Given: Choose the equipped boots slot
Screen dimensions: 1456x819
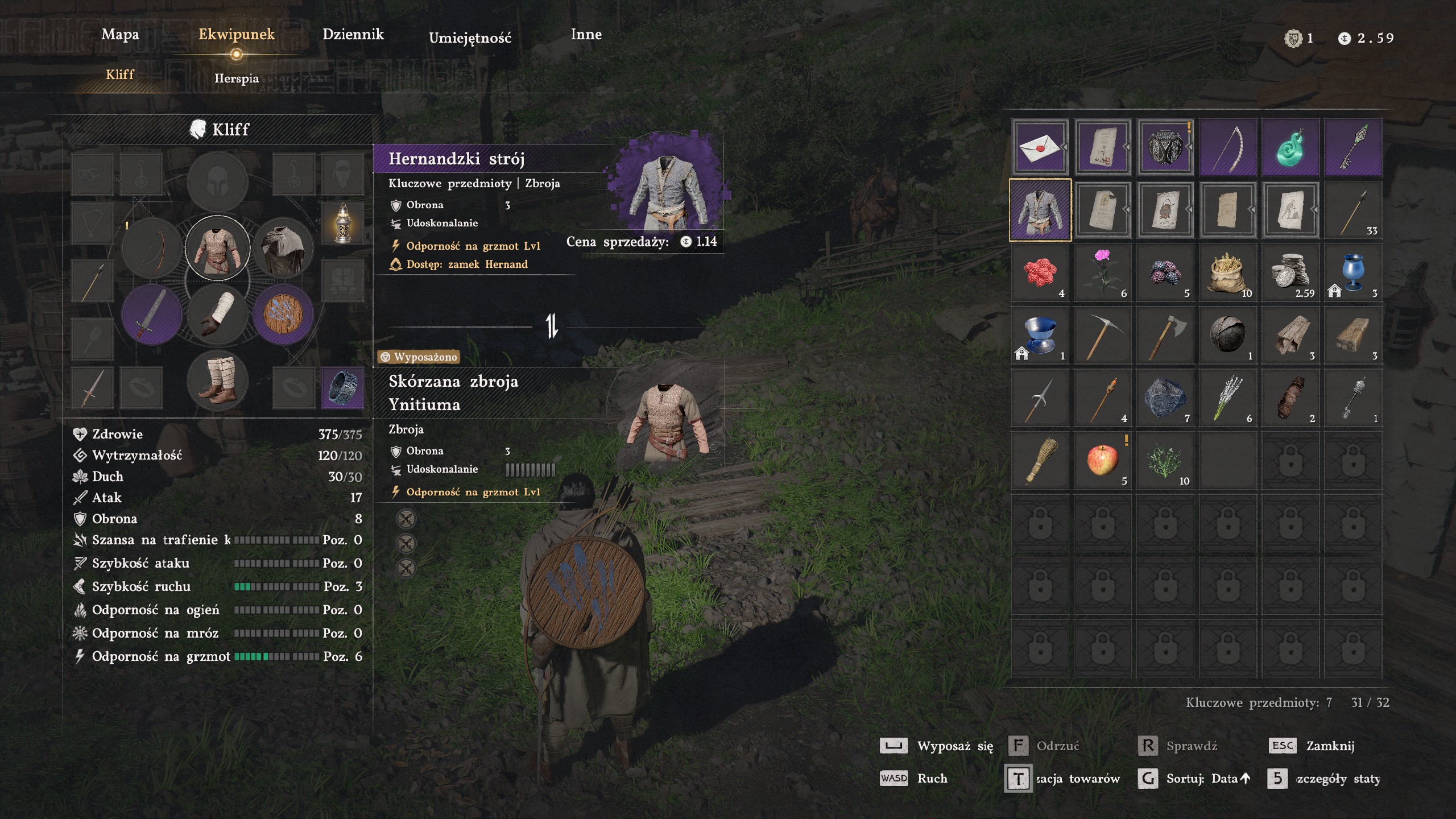Looking at the screenshot, I should (x=218, y=379).
